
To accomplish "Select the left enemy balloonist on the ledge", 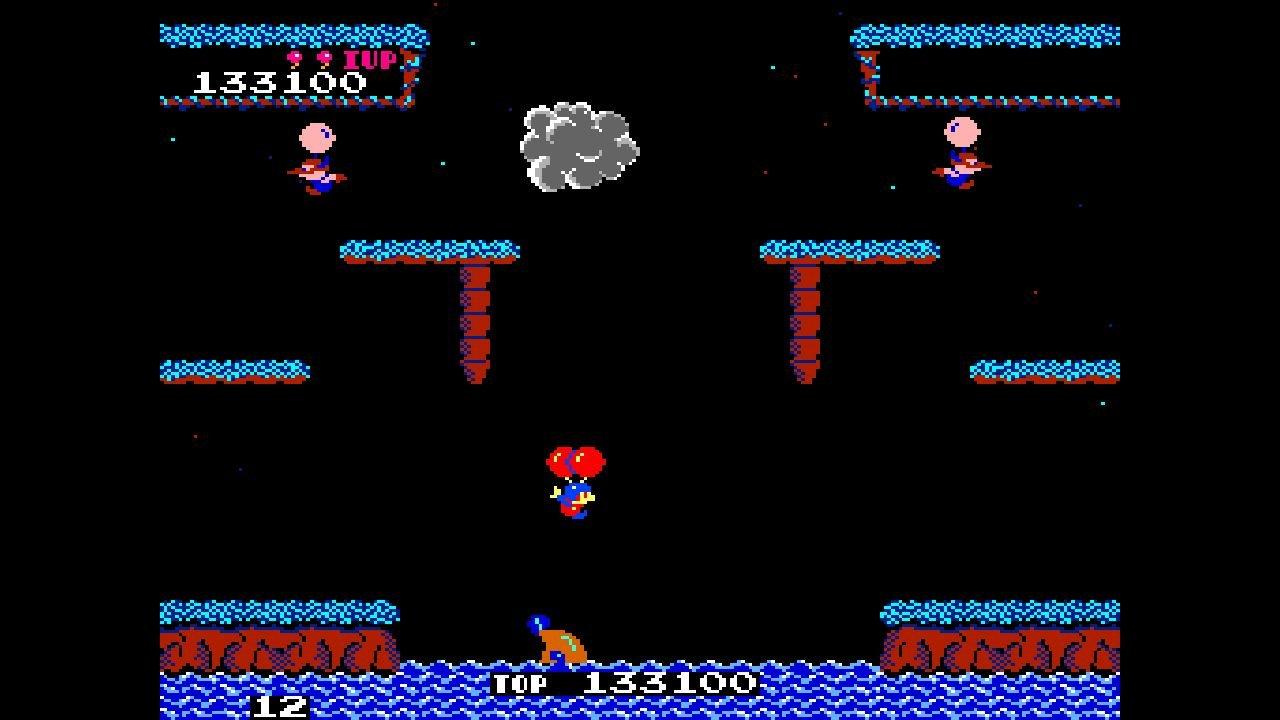I will pos(315,155).
